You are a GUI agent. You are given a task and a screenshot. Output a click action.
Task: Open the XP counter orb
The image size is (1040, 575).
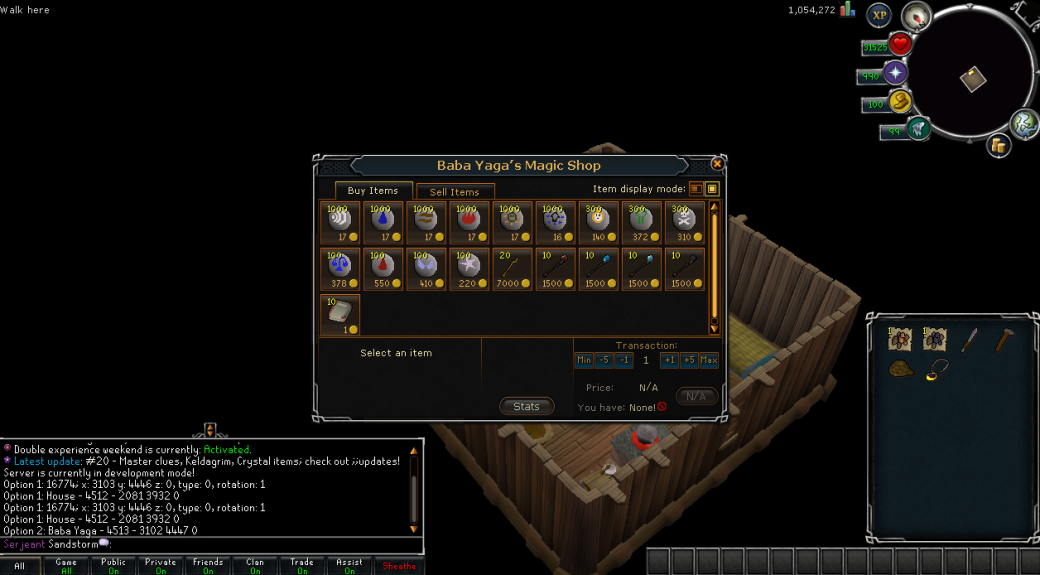879,14
